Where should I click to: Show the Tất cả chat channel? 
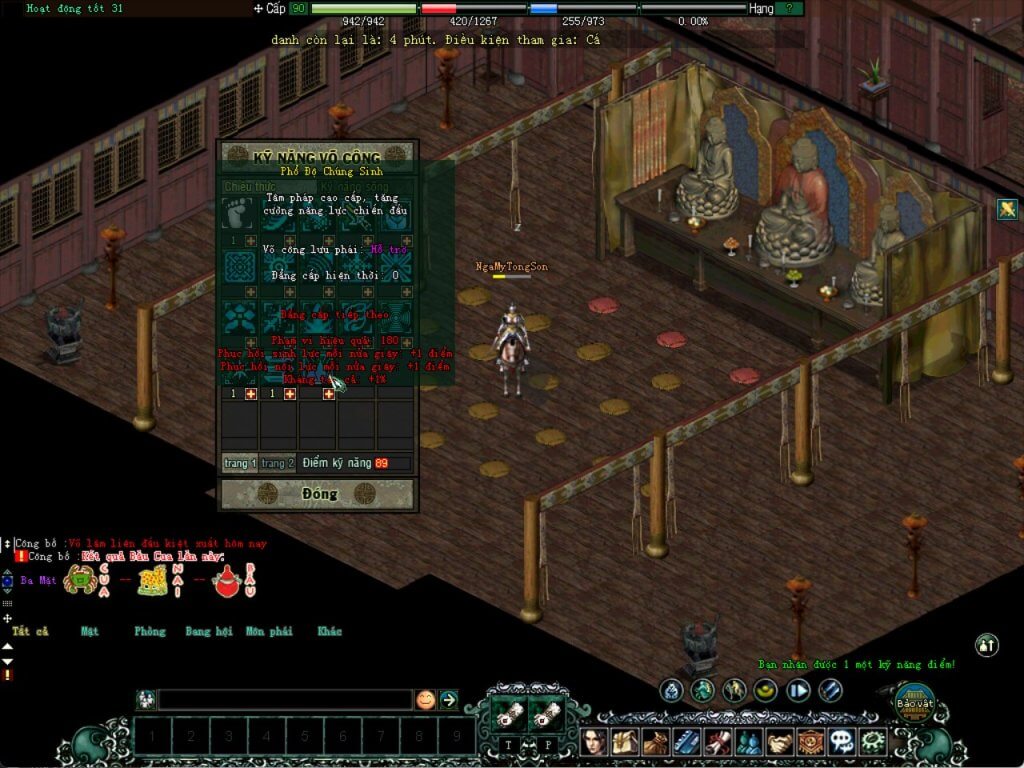30,631
